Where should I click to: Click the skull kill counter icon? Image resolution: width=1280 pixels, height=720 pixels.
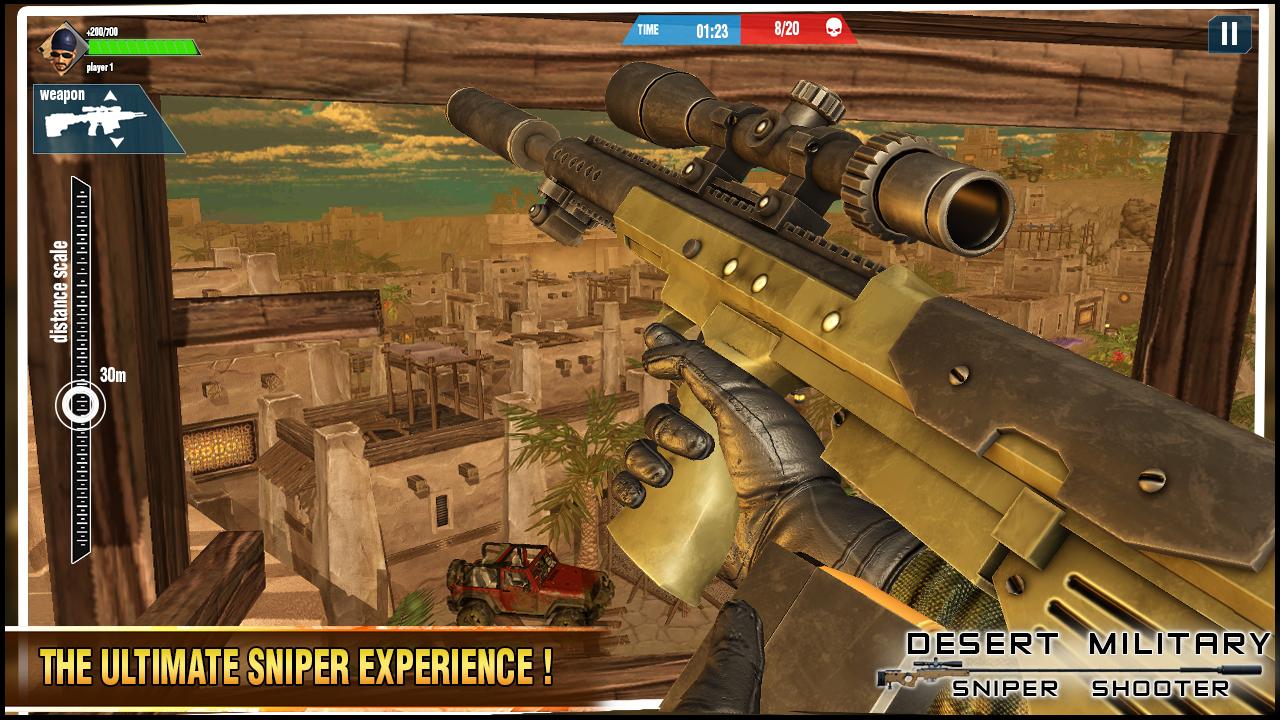click(834, 28)
